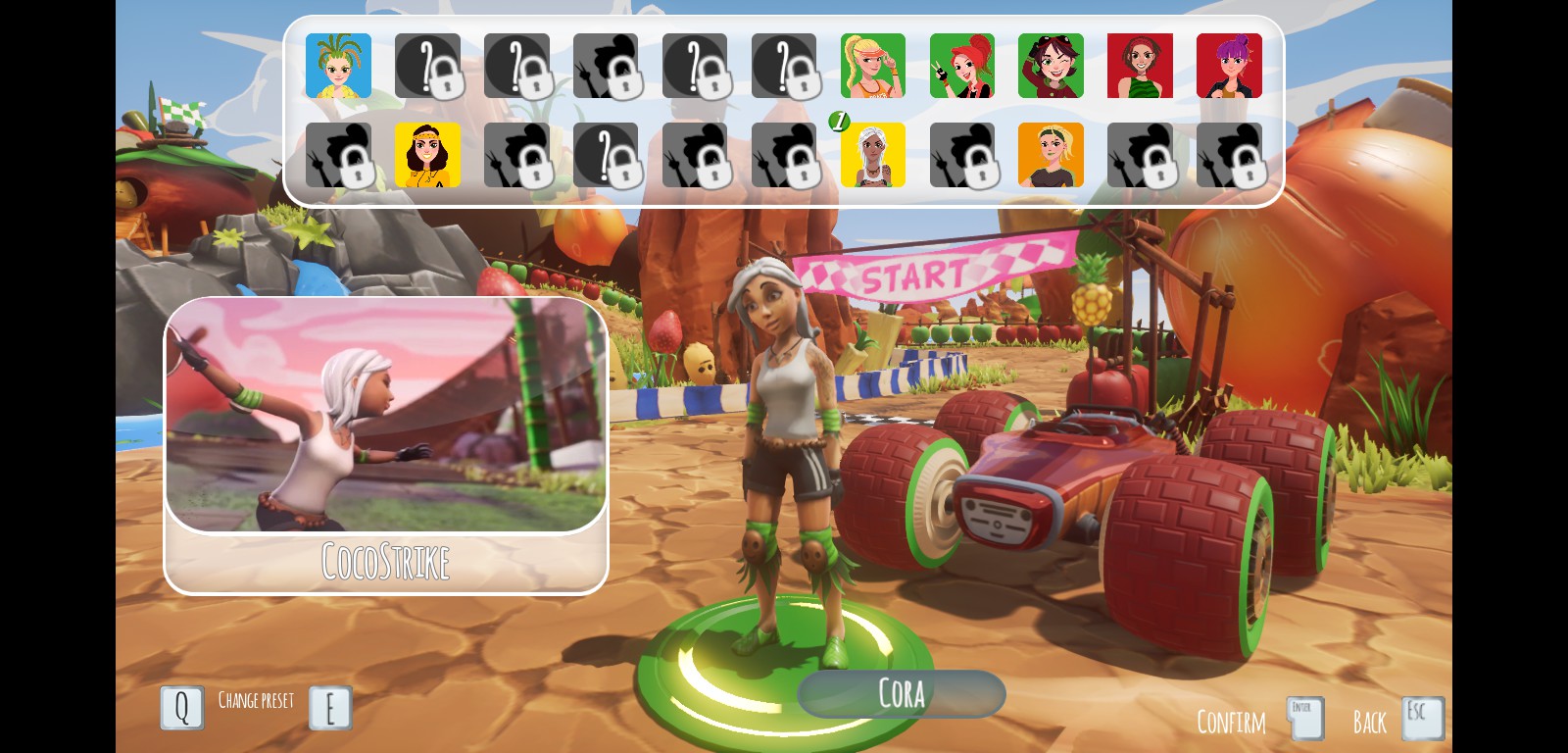Click the CocoStrike preview thumbnail
The width and height of the screenshot is (1568, 753).
point(386,417)
